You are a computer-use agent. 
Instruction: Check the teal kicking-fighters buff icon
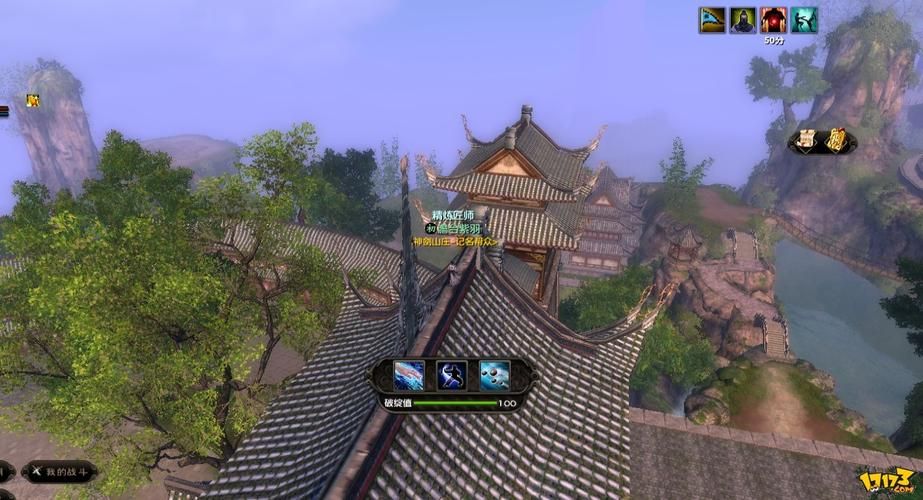804,20
